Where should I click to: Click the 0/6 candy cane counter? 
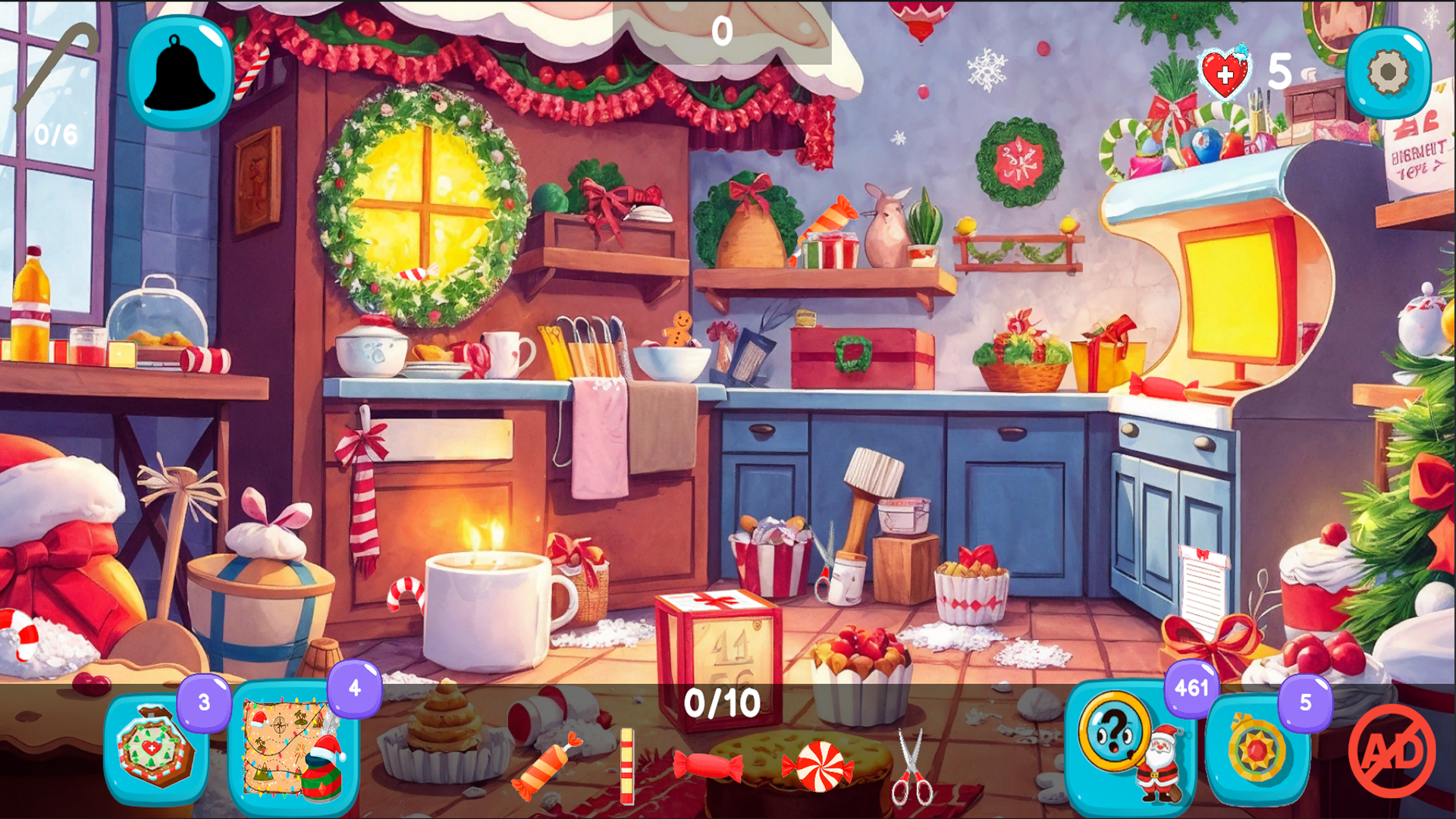pyautogui.click(x=55, y=136)
